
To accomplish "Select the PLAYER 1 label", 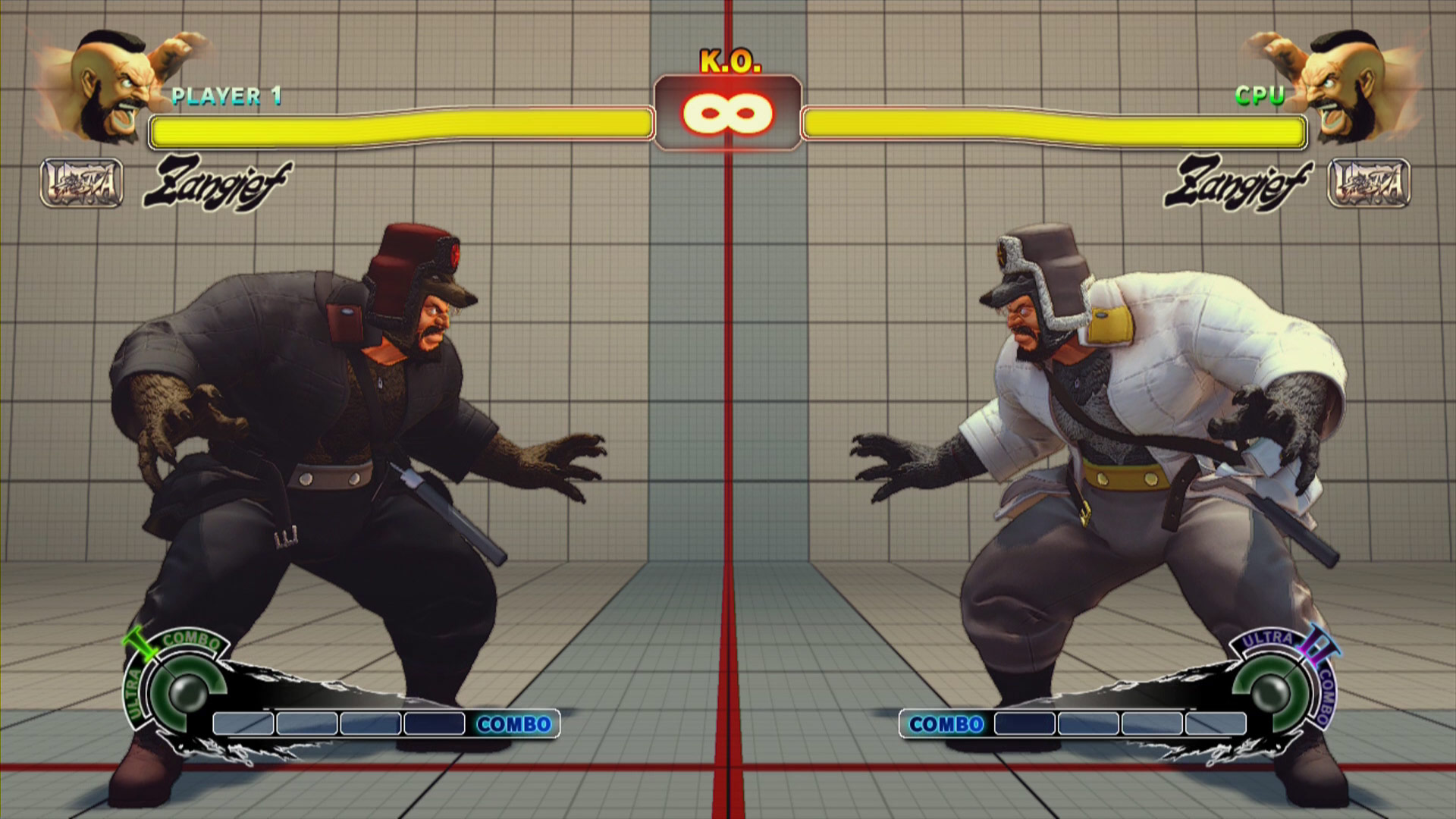I will pos(227,96).
